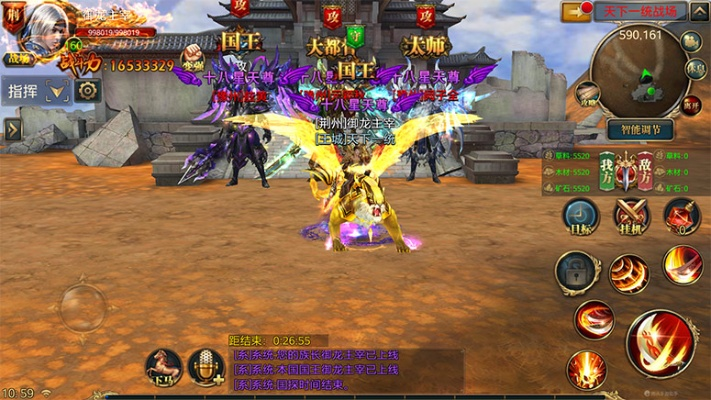Select the green 我方 banner
Screen dimensions: 711x400
pos(607,167)
